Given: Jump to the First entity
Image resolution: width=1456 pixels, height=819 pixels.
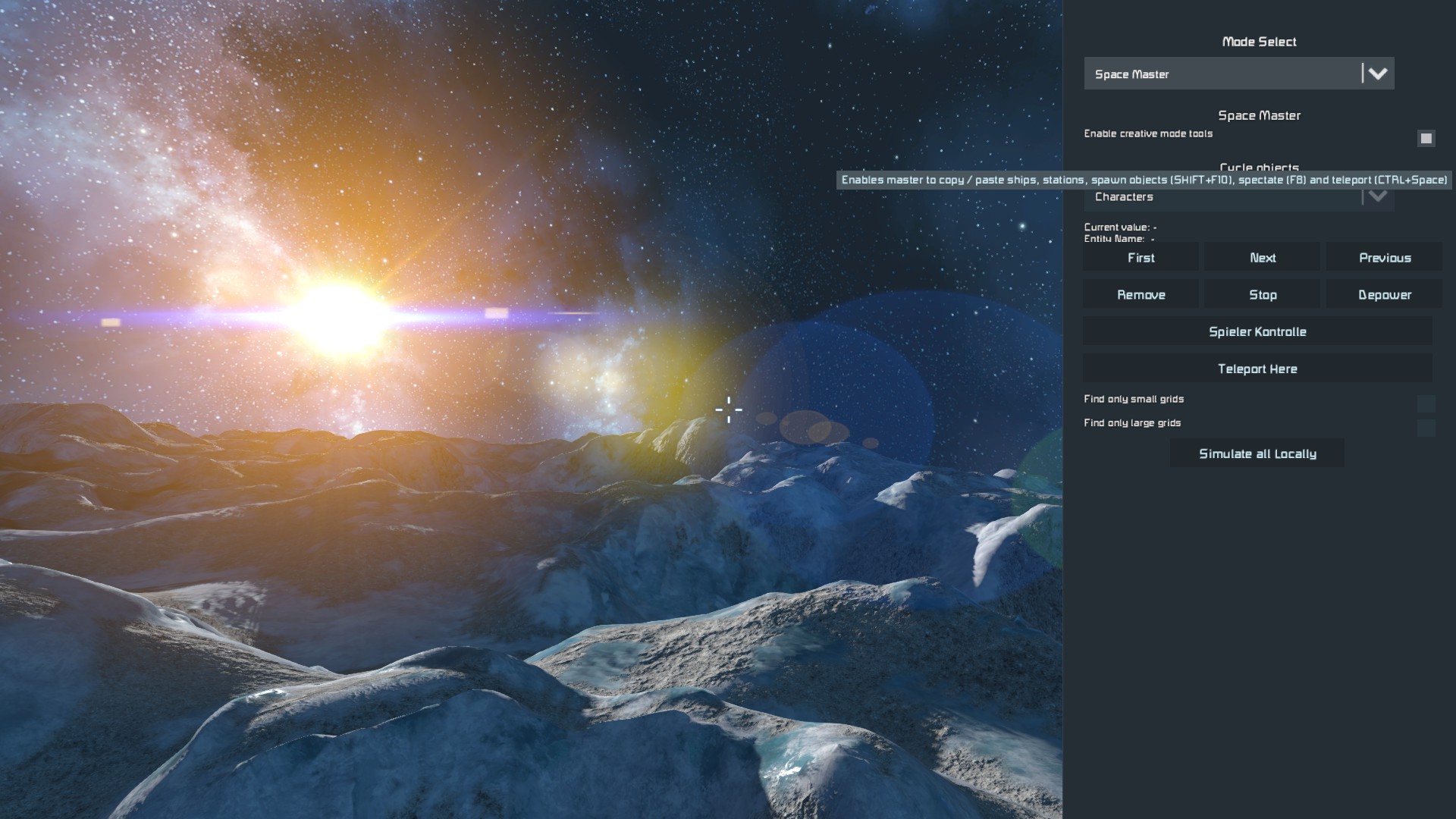Looking at the screenshot, I should point(1141,258).
